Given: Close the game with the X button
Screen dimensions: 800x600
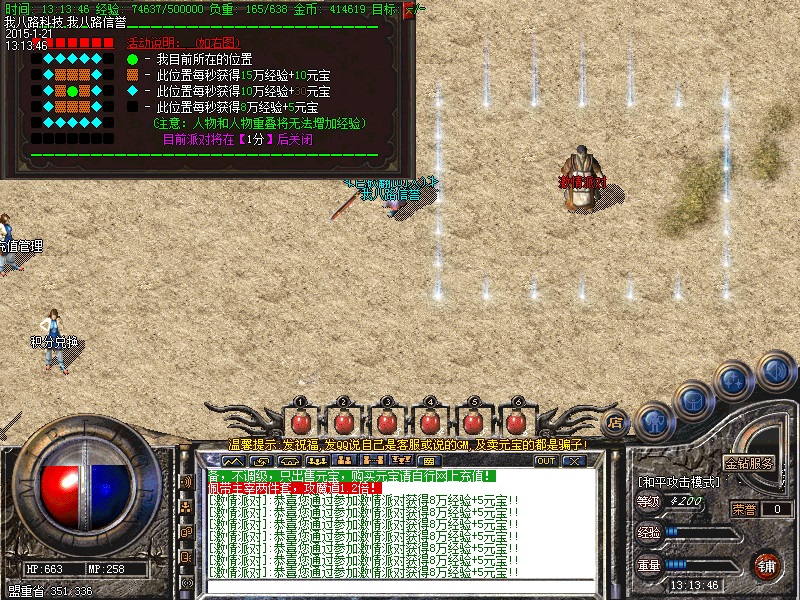Looking at the screenshot, I should [573, 461].
